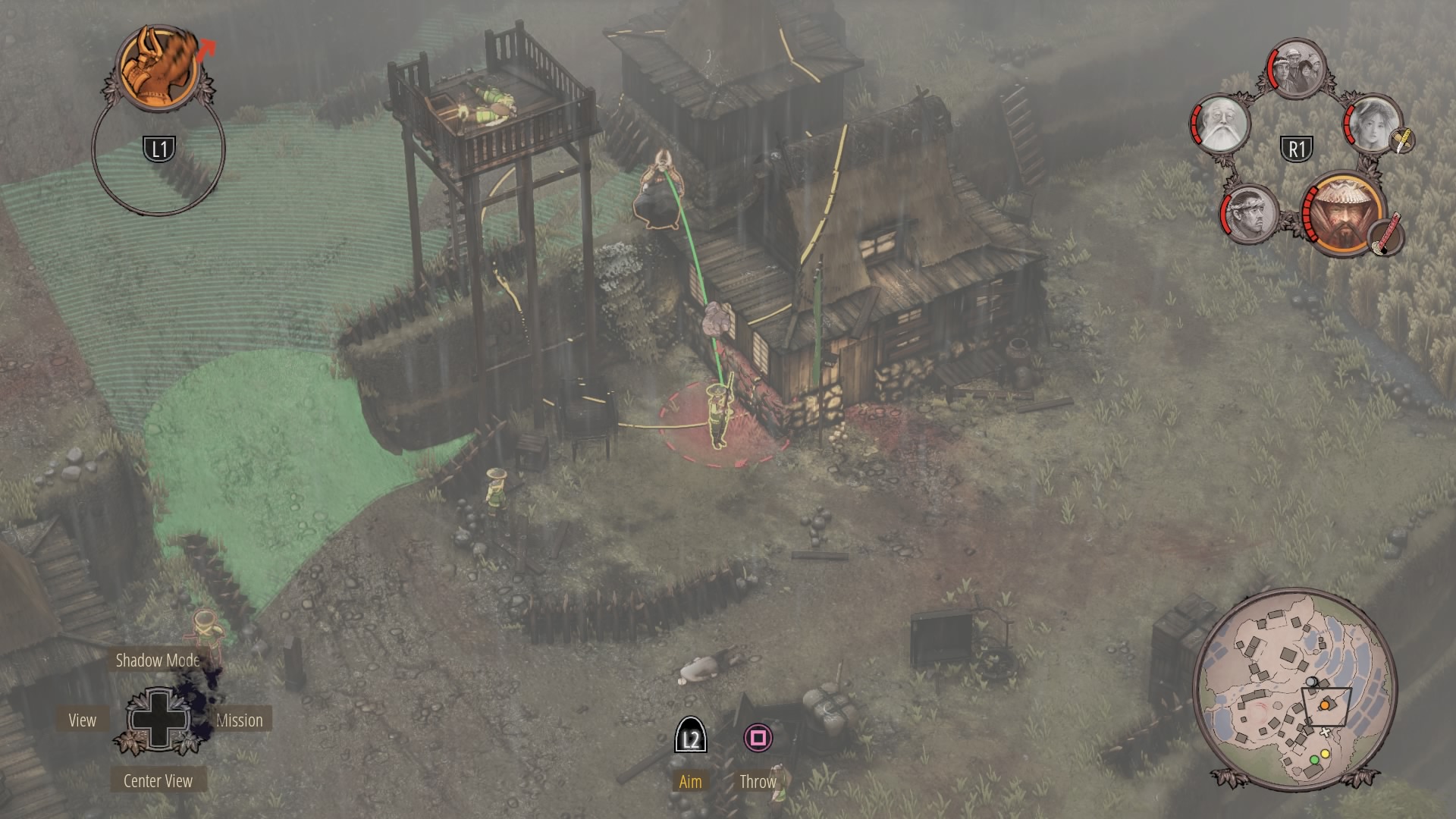The height and width of the screenshot is (819, 1456).
Task: Open the circular minimap
Action: (x=1294, y=689)
